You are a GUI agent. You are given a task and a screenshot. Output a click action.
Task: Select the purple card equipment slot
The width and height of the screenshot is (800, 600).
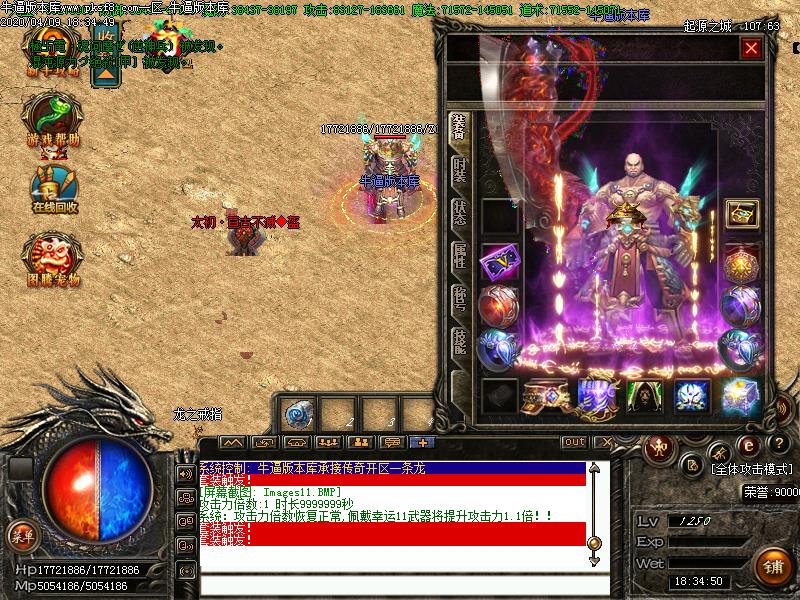tap(498, 263)
